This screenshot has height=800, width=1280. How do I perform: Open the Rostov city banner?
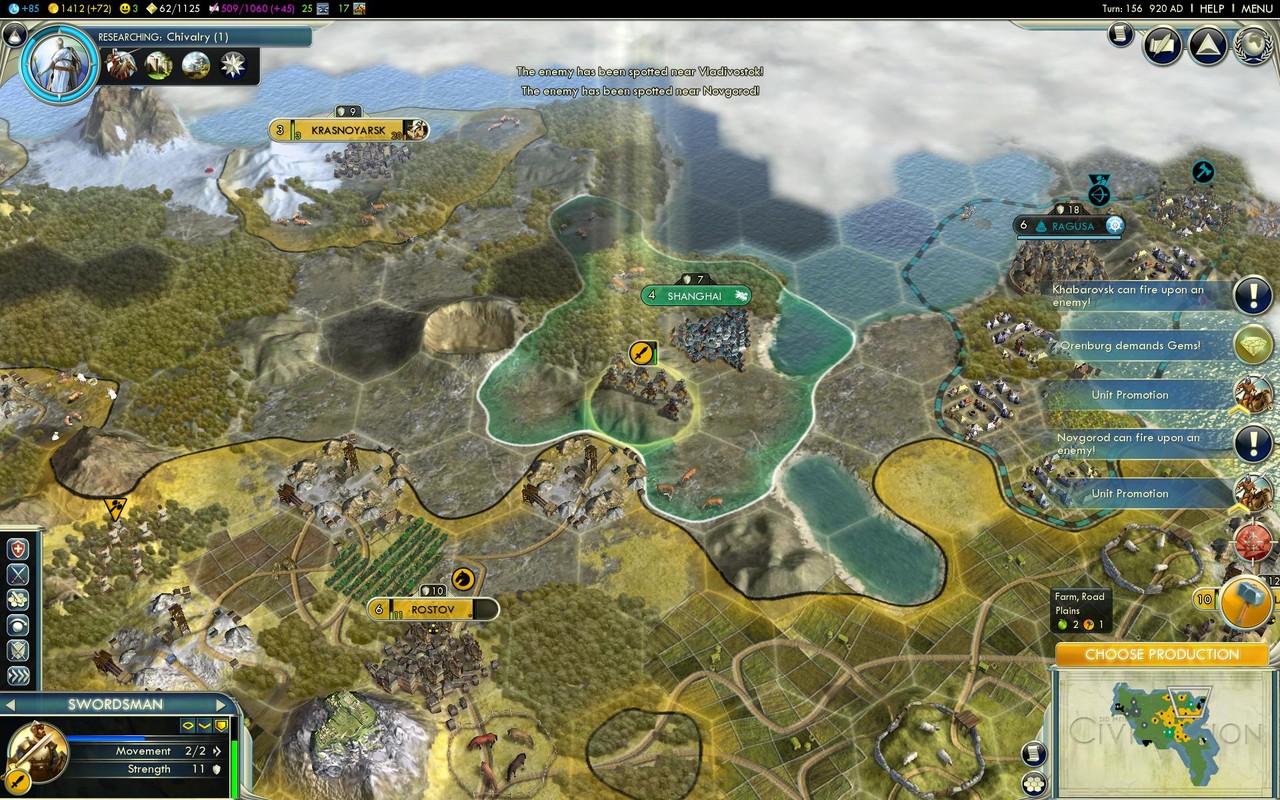(432, 609)
